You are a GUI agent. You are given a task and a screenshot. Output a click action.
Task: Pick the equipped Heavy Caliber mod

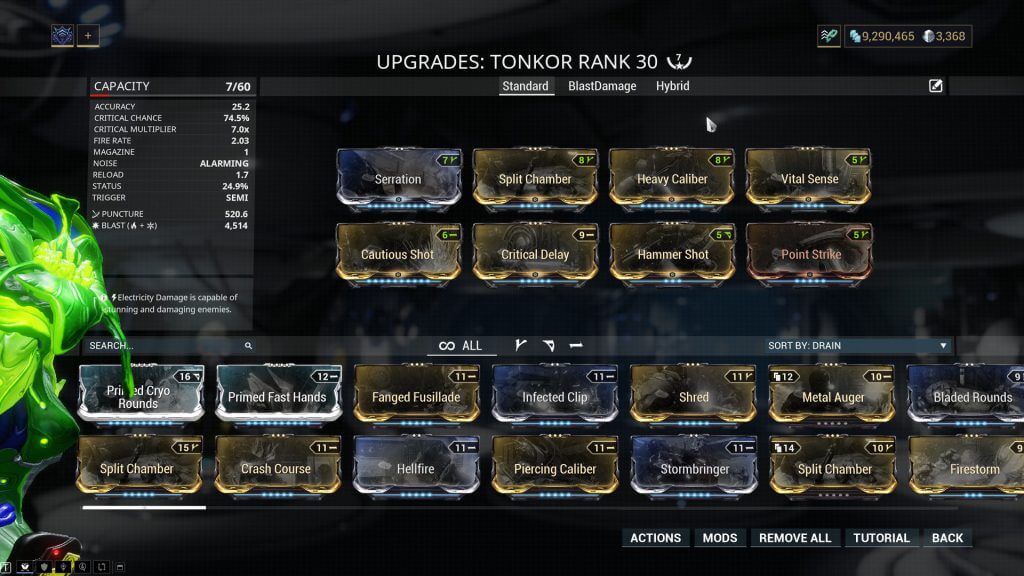click(672, 178)
